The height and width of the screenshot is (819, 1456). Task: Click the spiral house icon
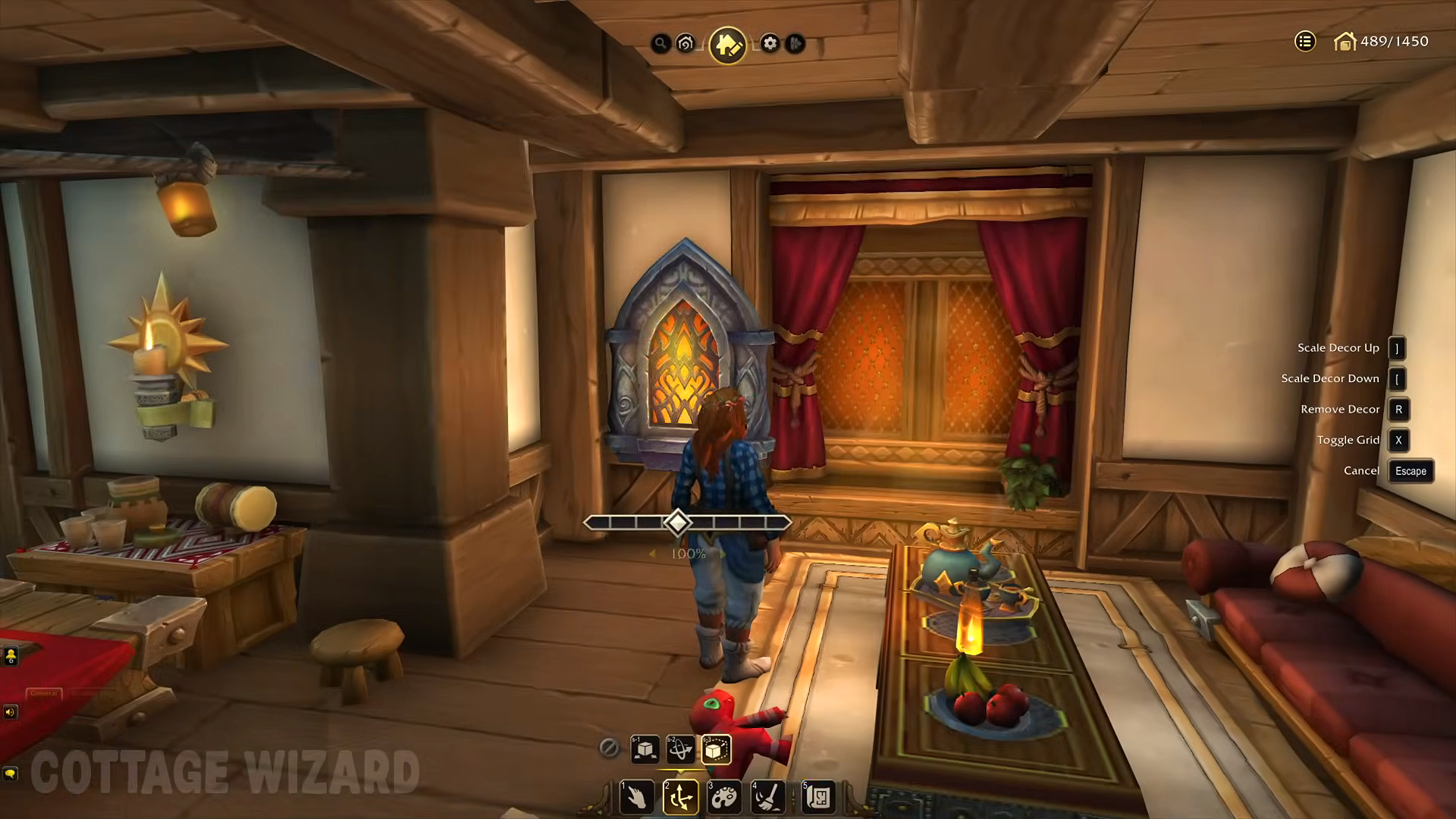686,43
